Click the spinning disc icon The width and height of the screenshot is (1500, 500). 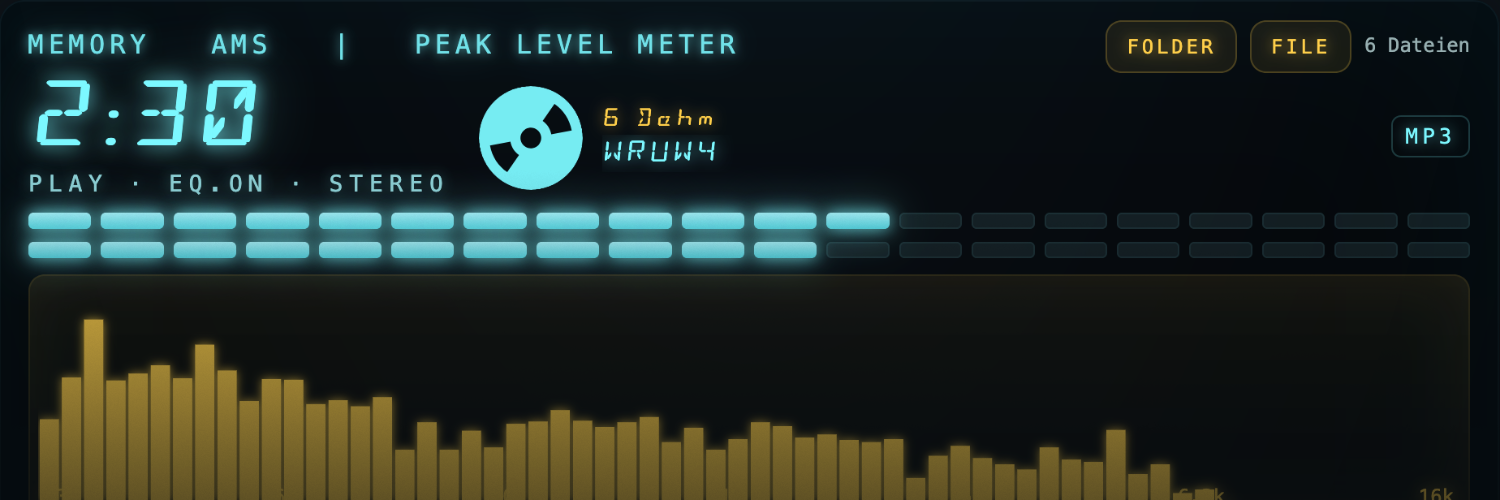point(531,138)
